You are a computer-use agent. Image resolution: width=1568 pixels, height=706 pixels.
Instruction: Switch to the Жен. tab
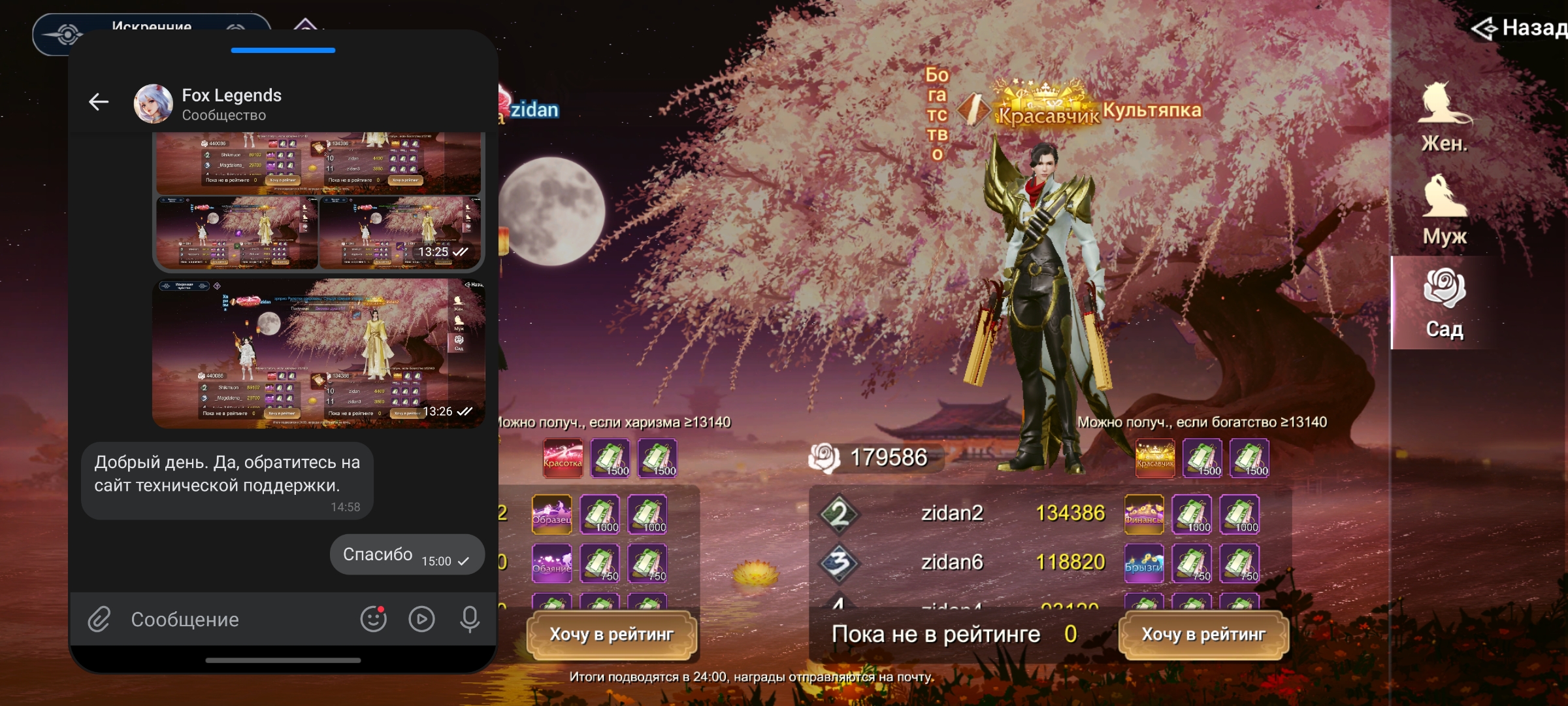1445,118
